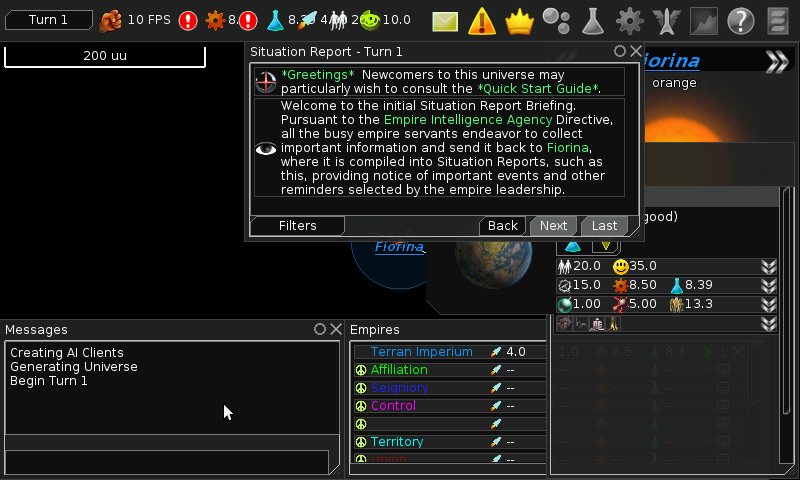Jump to the Last situation report
Image resolution: width=800 pixels, height=480 pixels.
(604, 226)
